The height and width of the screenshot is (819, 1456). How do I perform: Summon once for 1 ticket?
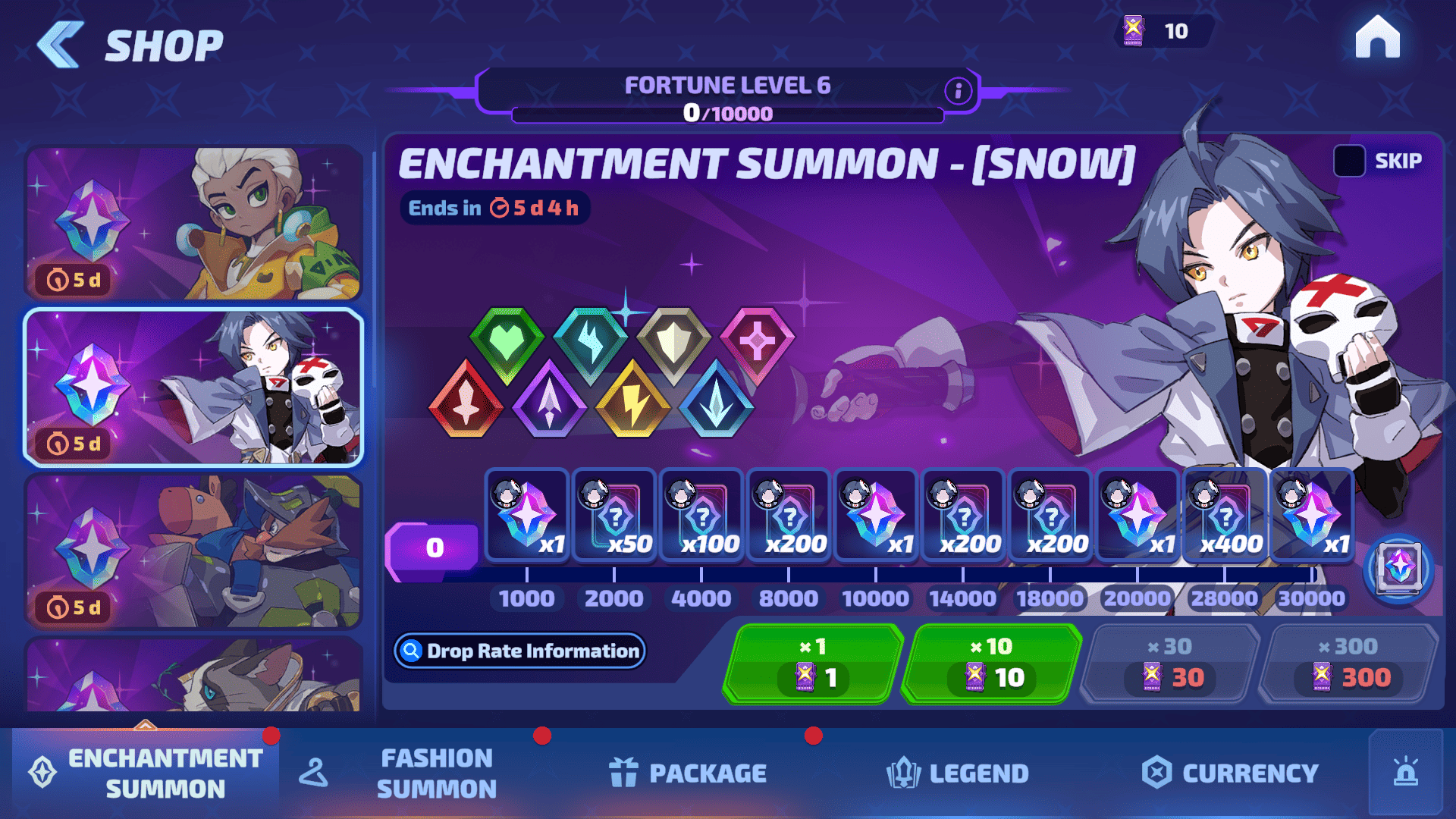[813, 664]
